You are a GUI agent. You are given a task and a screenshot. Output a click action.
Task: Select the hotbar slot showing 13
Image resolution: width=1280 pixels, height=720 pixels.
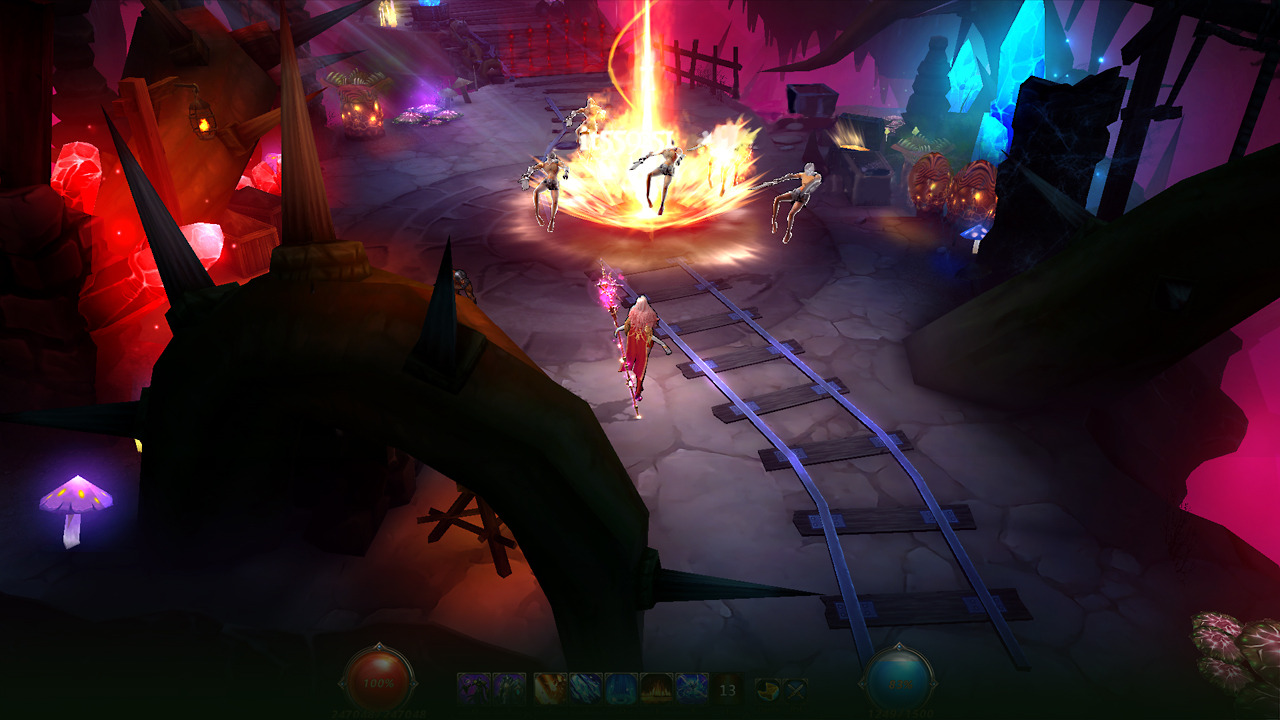[727, 689]
